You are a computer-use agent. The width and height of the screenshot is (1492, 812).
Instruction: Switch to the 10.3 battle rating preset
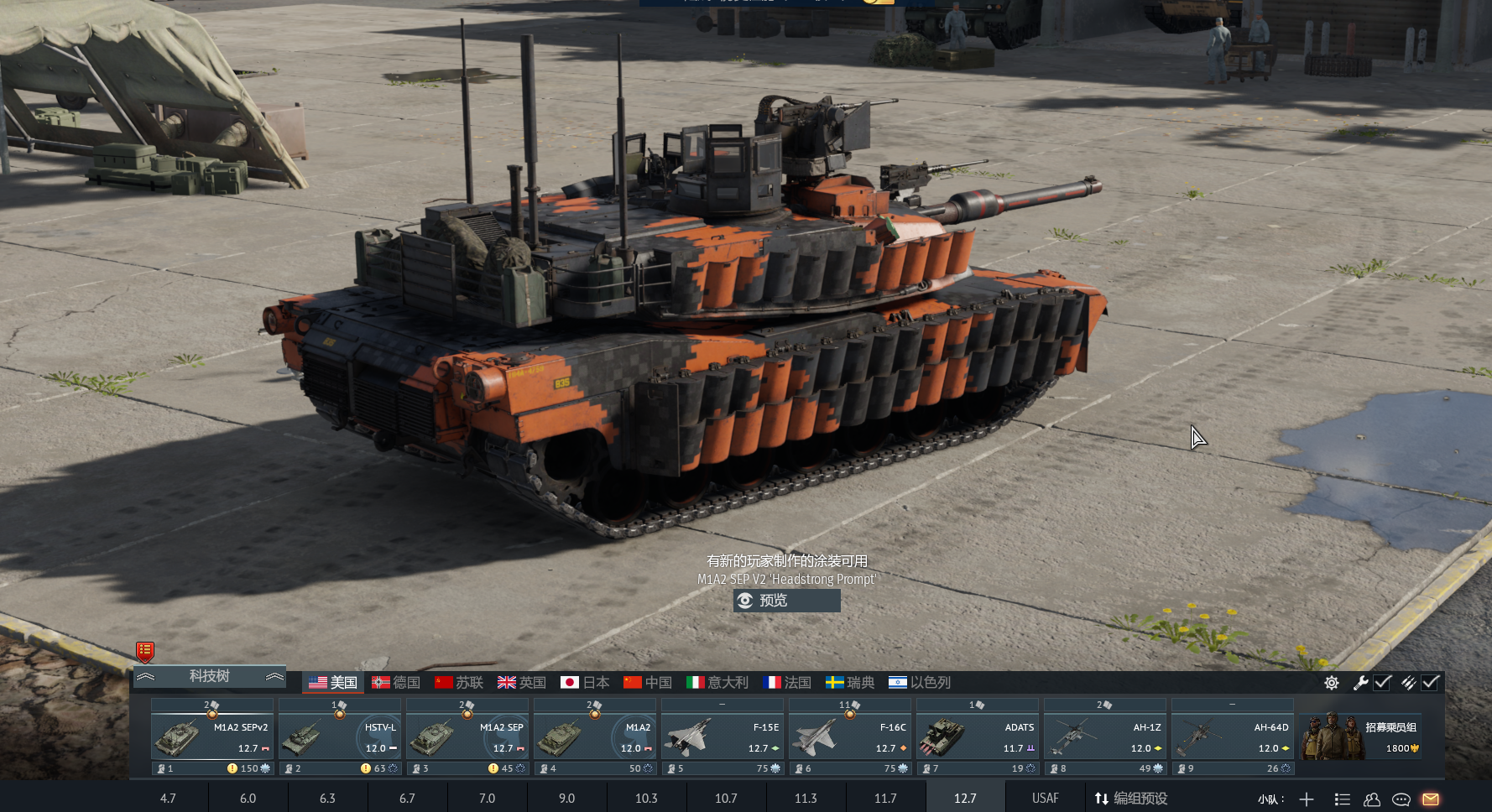[x=646, y=798]
